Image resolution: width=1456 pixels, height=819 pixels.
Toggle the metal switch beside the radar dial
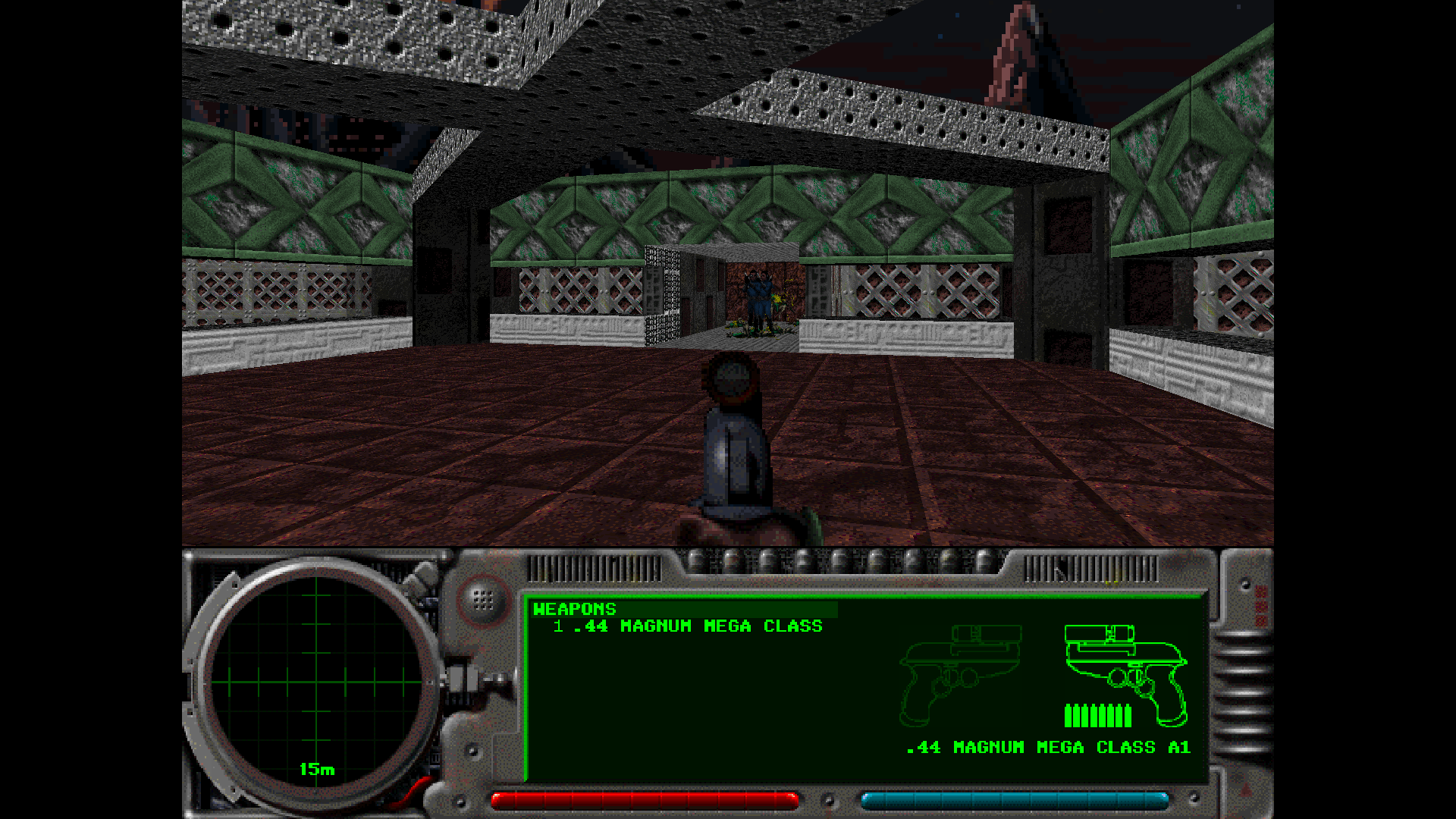click(x=458, y=677)
